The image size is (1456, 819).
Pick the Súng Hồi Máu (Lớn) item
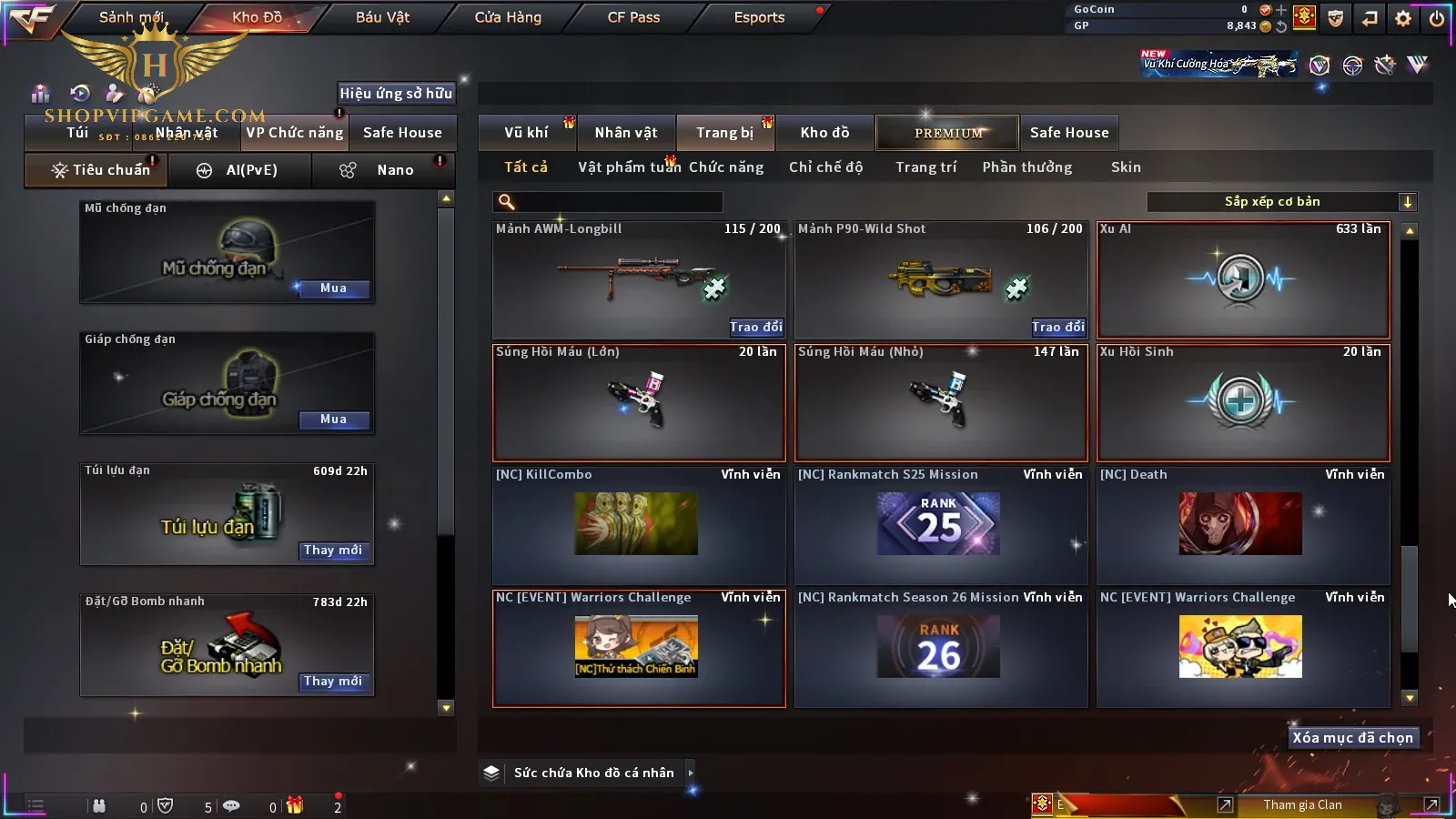click(x=639, y=402)
